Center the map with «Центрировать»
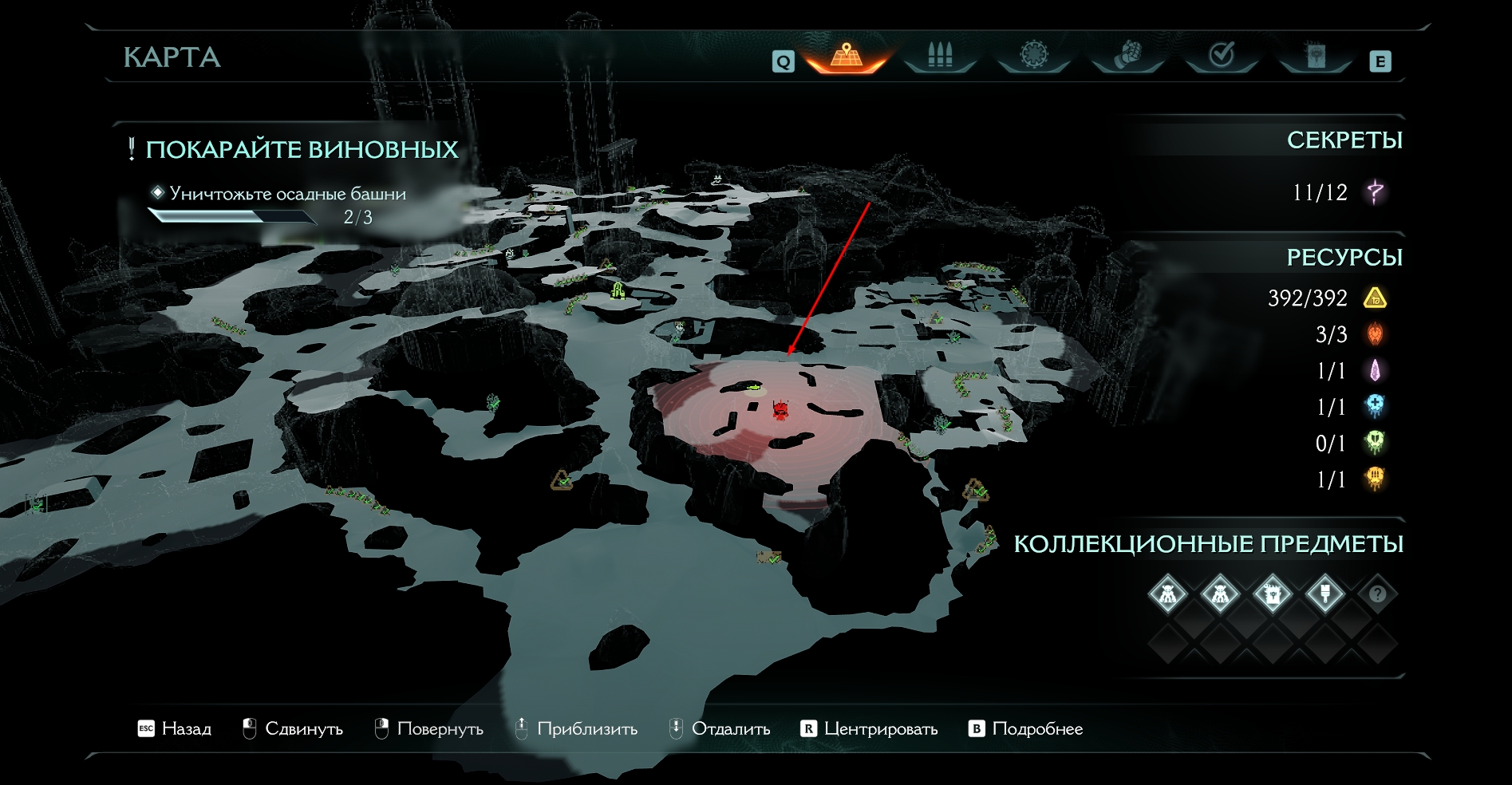This screenshot has width=1512, height=785. pyautogui.click(x=870, y=729)
